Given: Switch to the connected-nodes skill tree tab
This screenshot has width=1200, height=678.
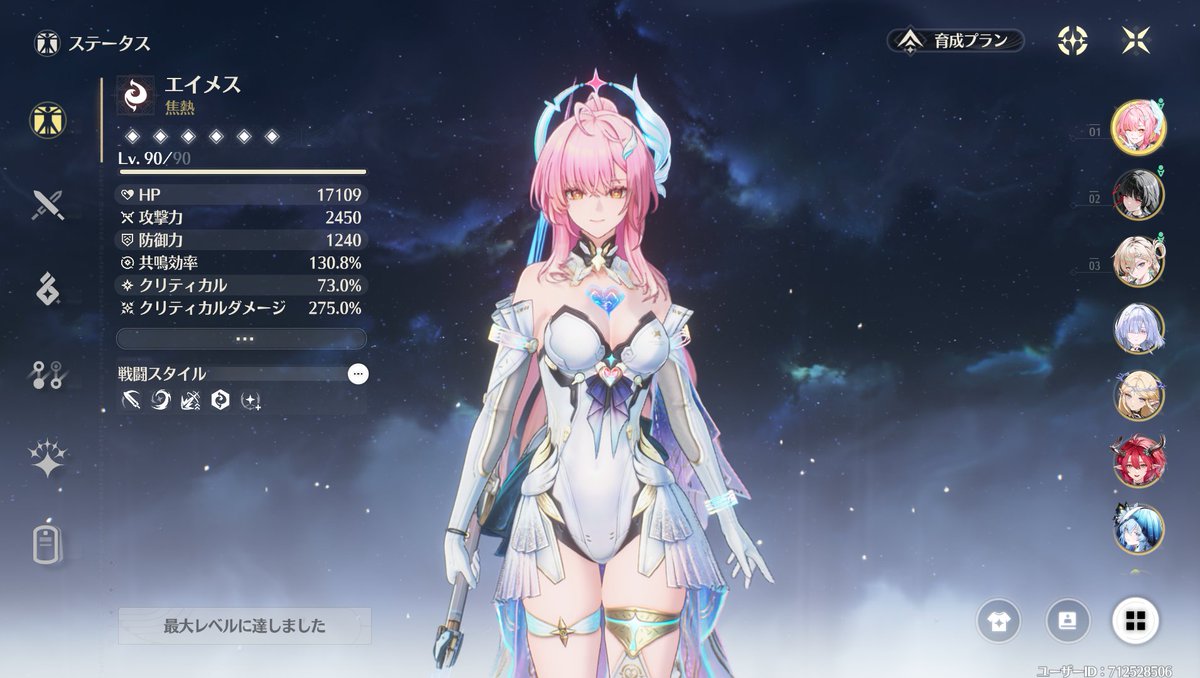Looking at the screenshot, I should pyautogui.click(x=47, y=375).
